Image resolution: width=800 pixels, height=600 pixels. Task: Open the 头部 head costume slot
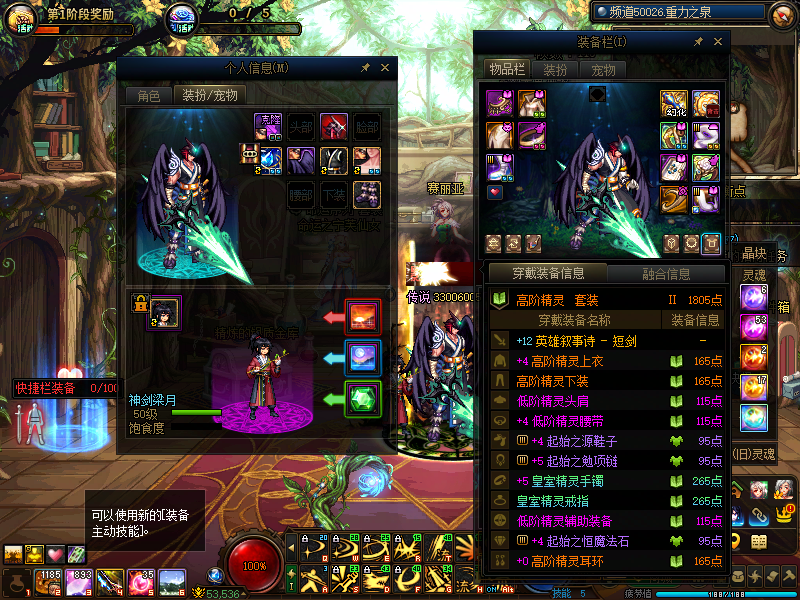[x=301, y=127]
